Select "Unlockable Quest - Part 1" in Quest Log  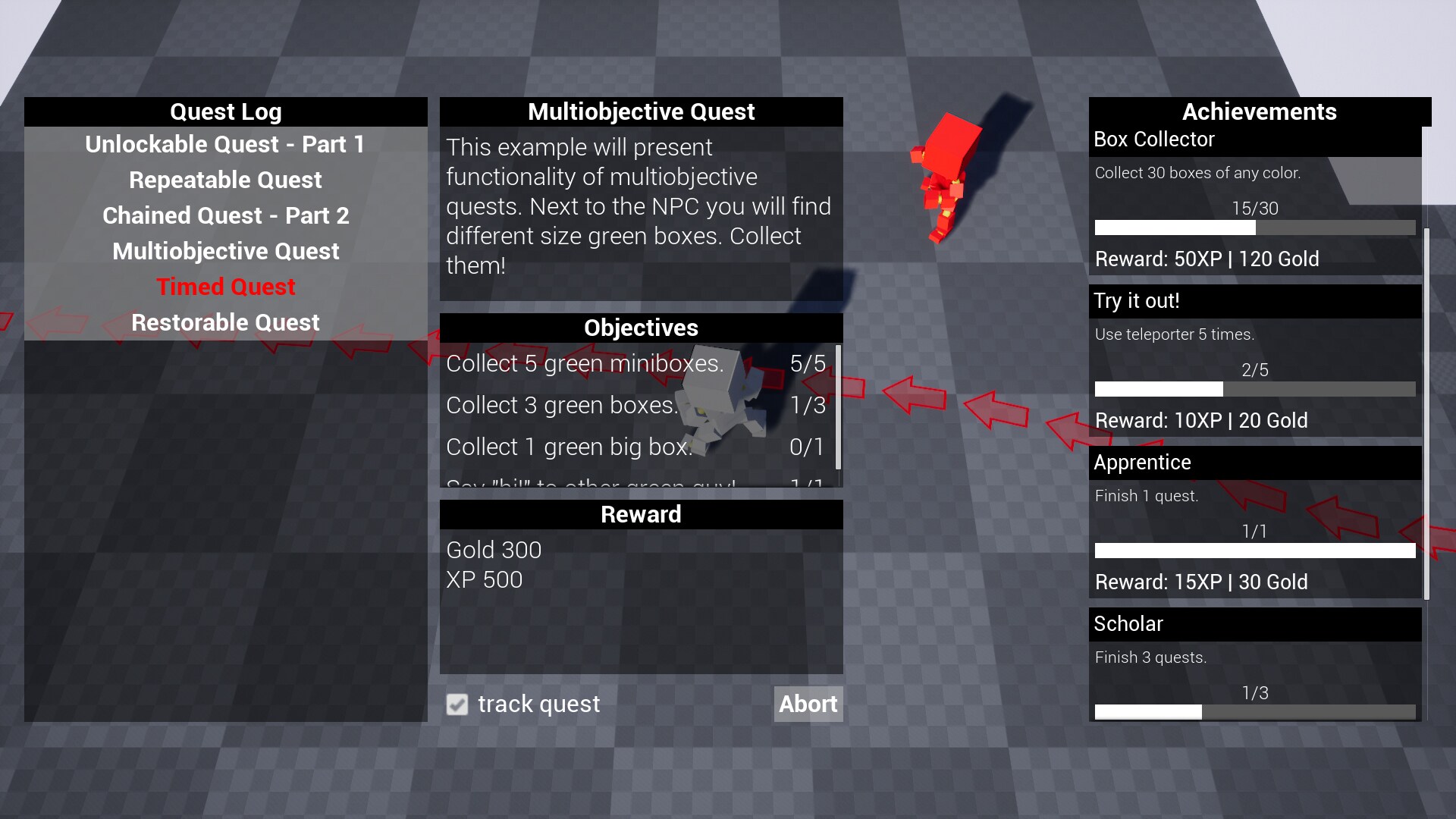[225, 144]
